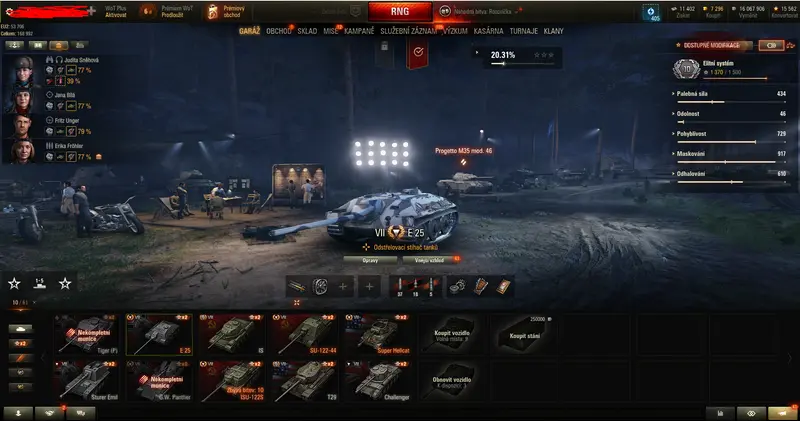The image size is (800, 421).
Task: Show the KASÁRNA tab
Action: pos(488,31)
